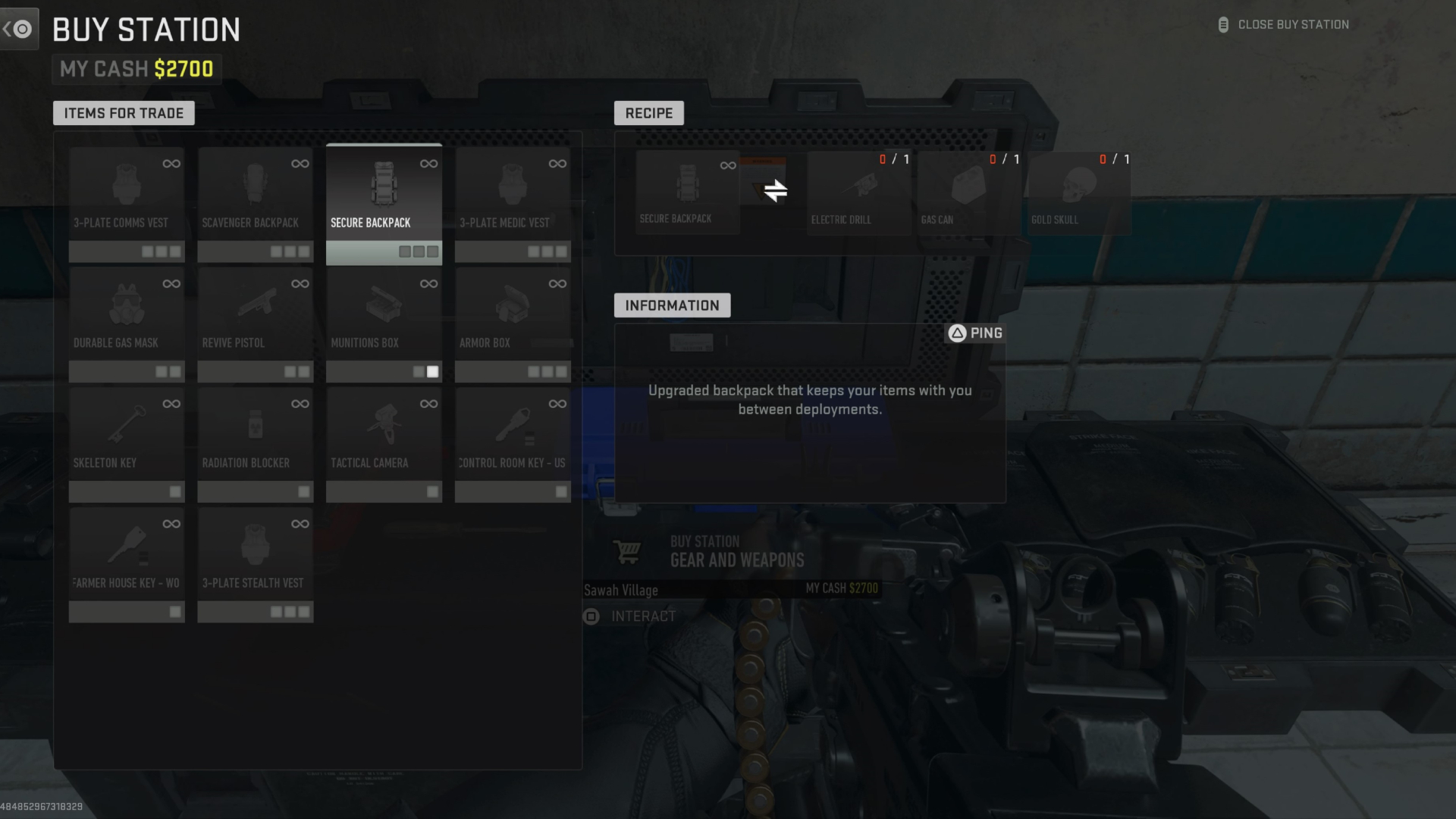Screen dimensions: 1456x819
Task: Click Close Buy Station
Action: point(1293,24)
